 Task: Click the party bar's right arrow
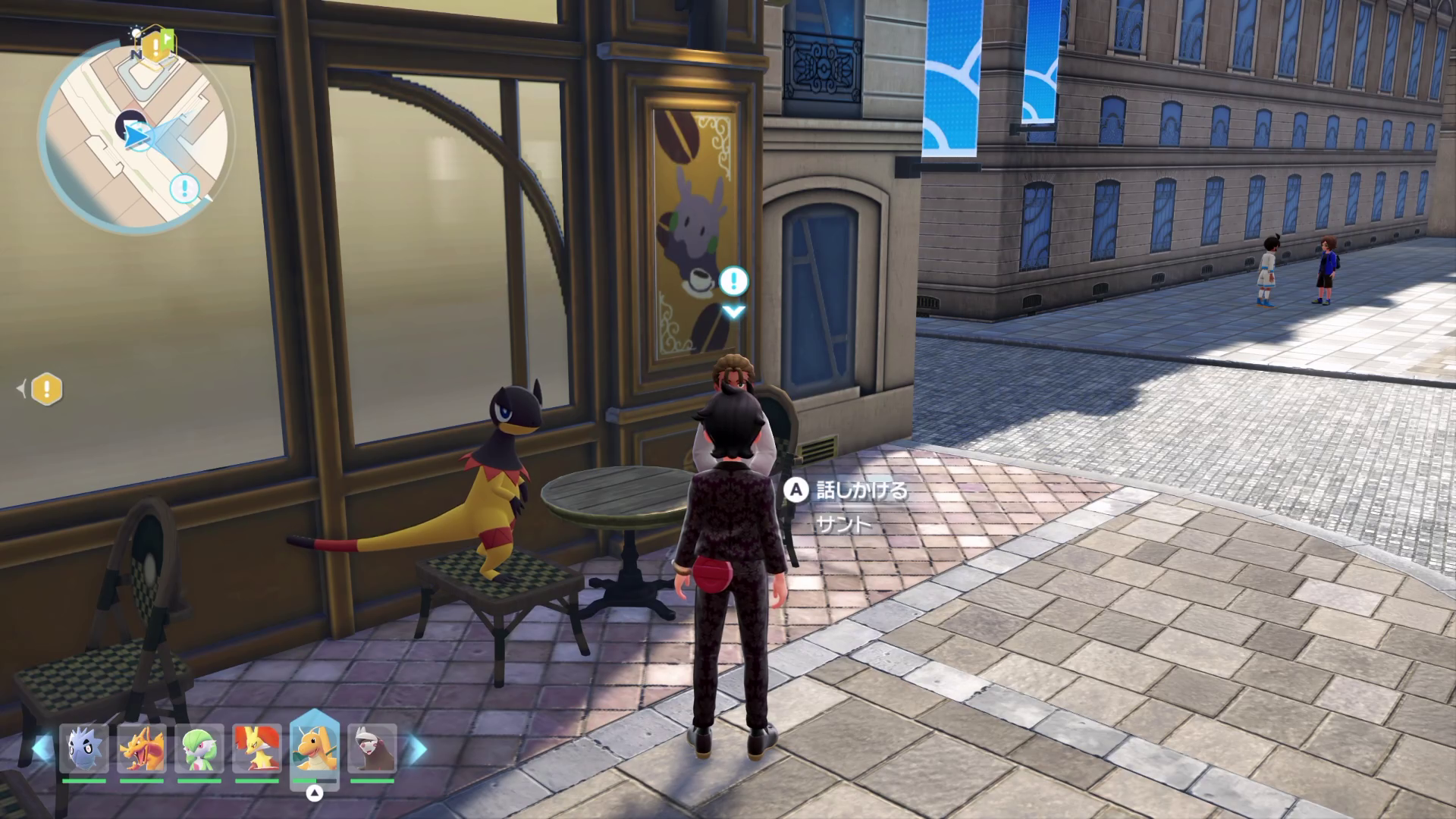tap(418, 749)
